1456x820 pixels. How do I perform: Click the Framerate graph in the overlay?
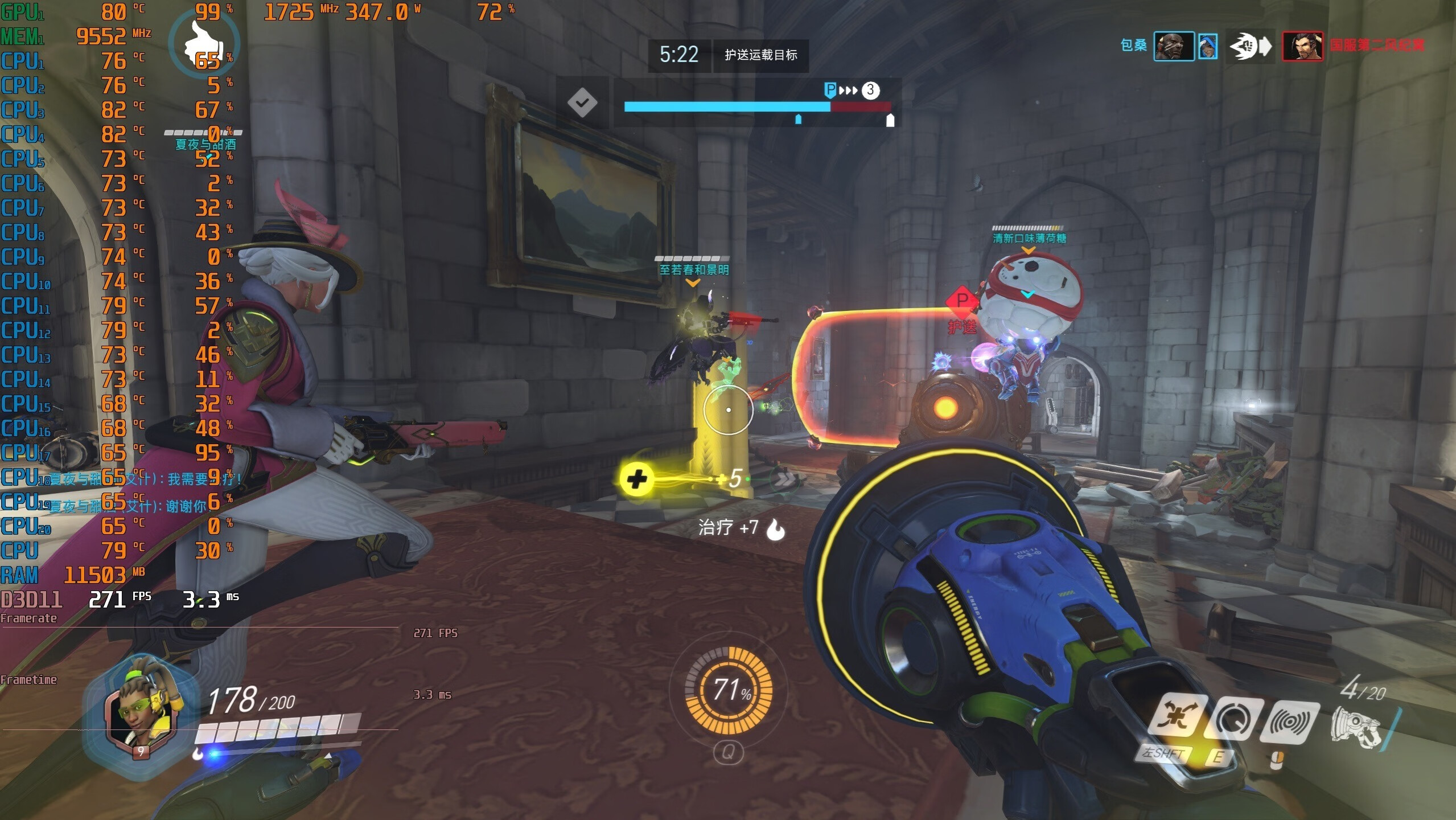coord(199,626)
